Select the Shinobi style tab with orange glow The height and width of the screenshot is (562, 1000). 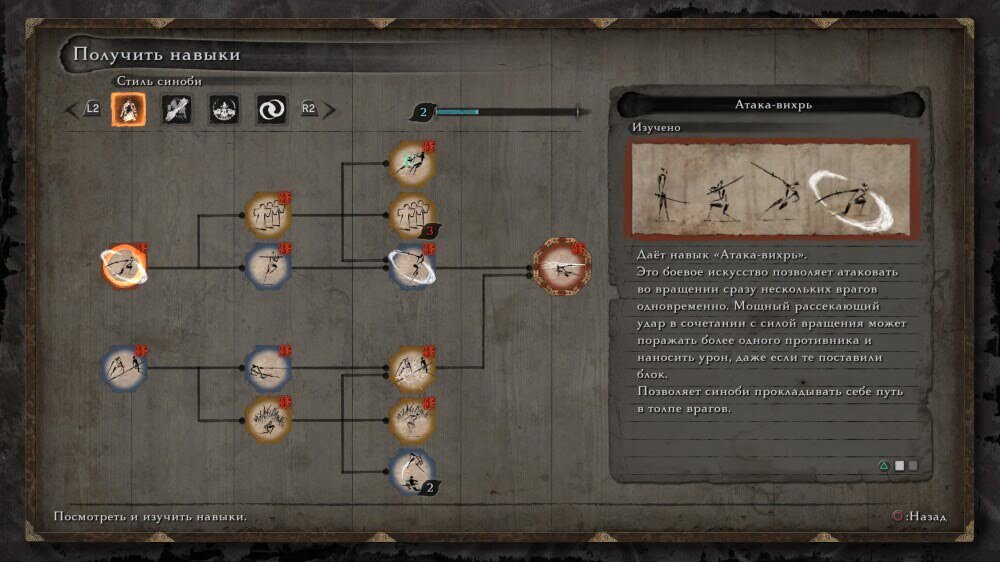tap(129, 108)
